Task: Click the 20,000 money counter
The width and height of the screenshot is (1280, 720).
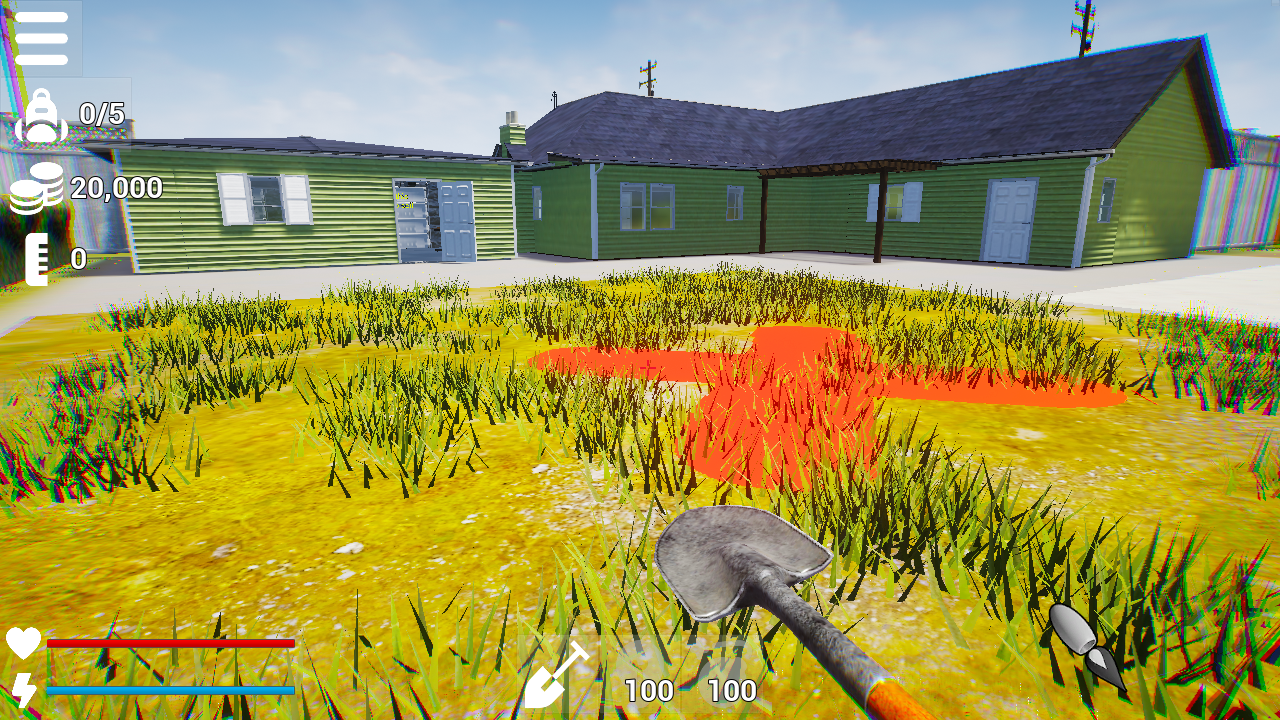Action: click(115, 188)
